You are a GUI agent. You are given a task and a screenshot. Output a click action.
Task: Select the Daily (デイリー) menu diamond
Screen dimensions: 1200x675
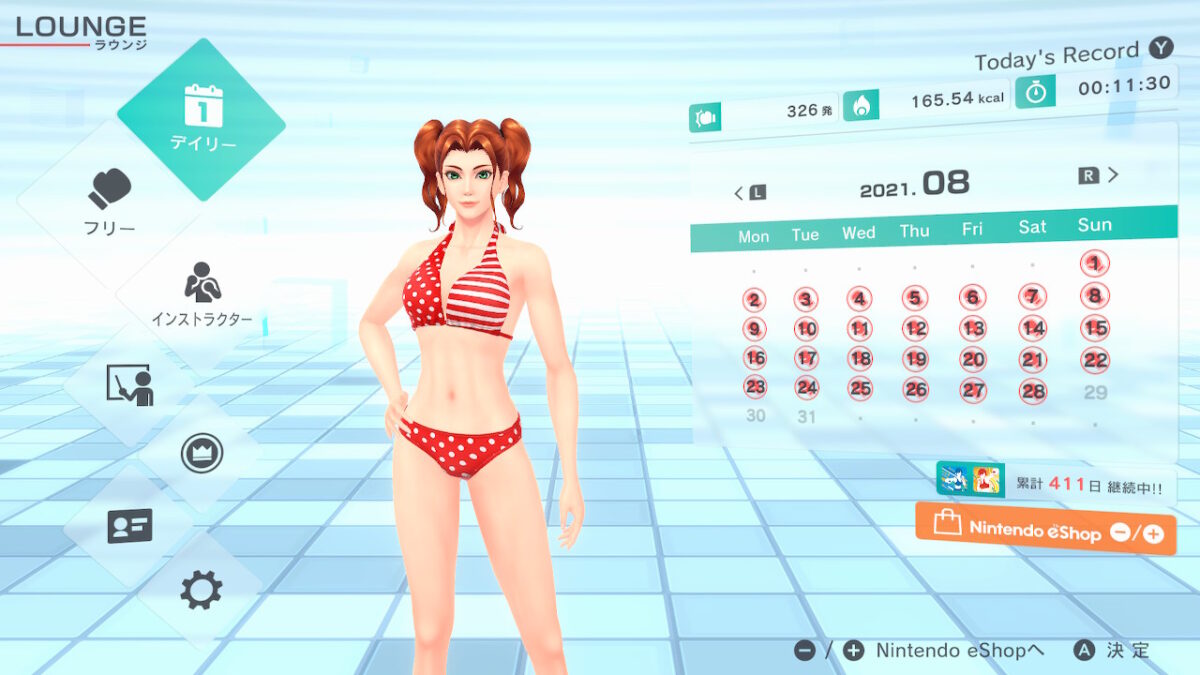pos(201,118)
